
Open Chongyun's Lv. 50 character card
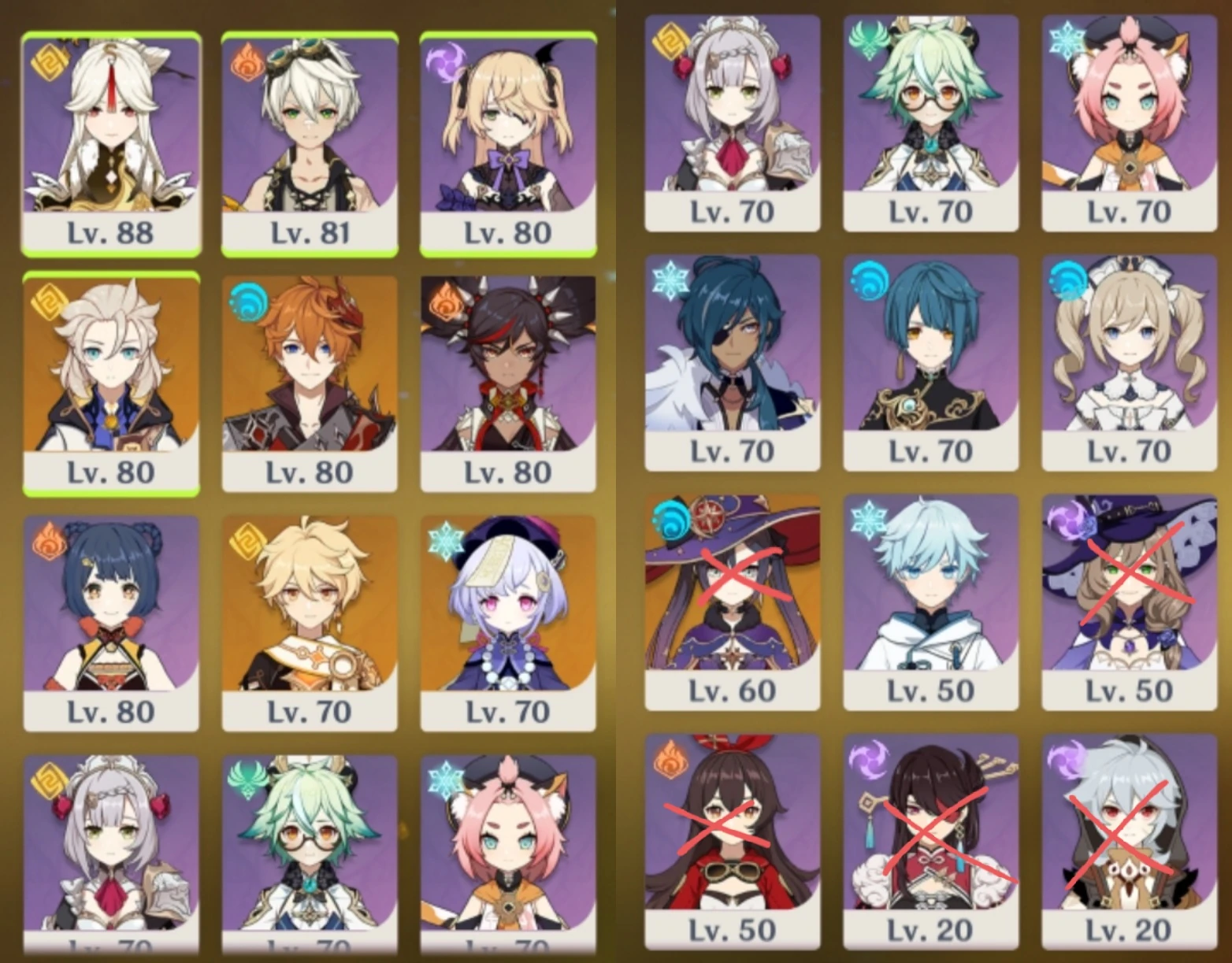tap(930, 598)
